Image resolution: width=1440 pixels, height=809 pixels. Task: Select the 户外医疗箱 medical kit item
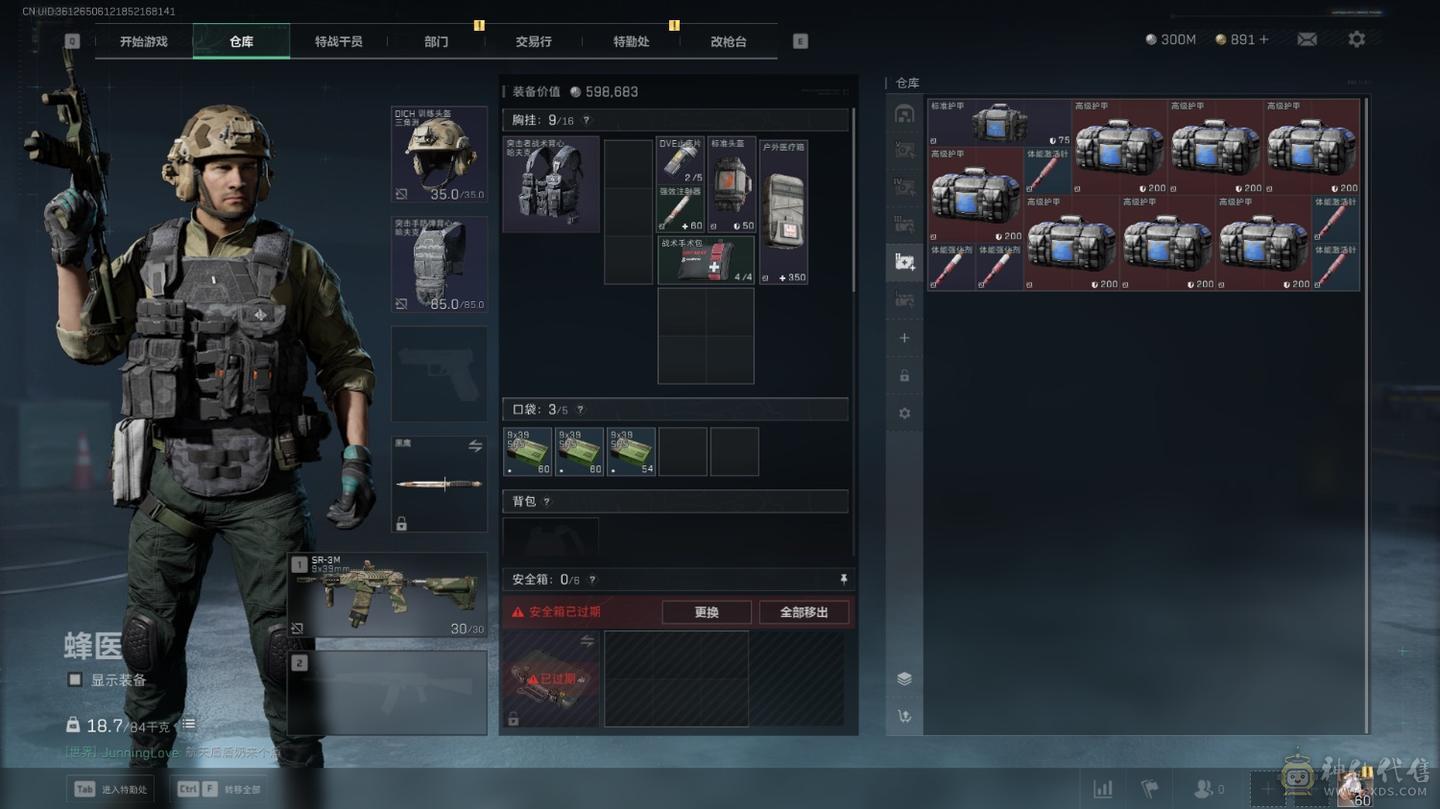(x=783, y=212)
